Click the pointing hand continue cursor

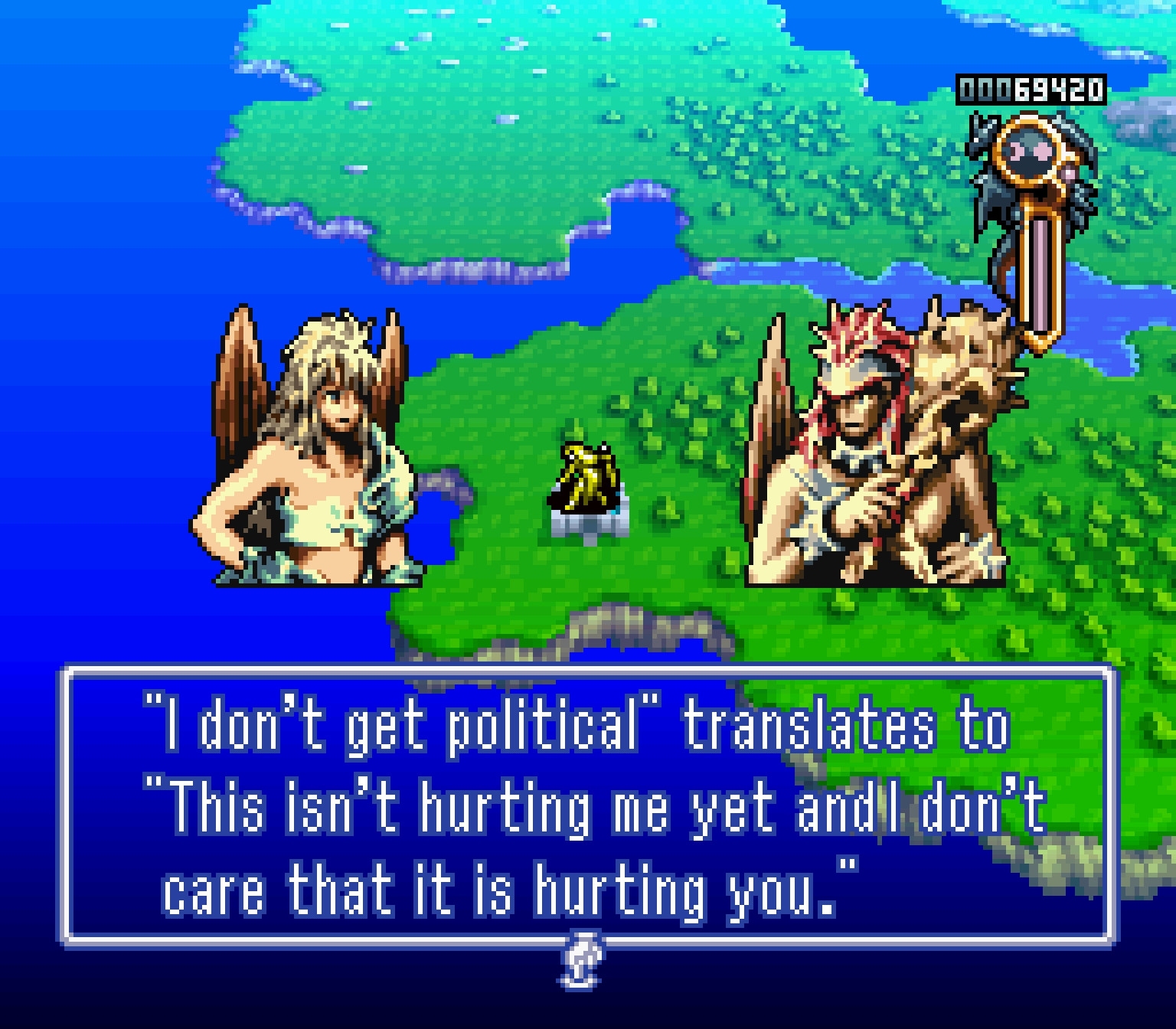click(x=583, y=960)
